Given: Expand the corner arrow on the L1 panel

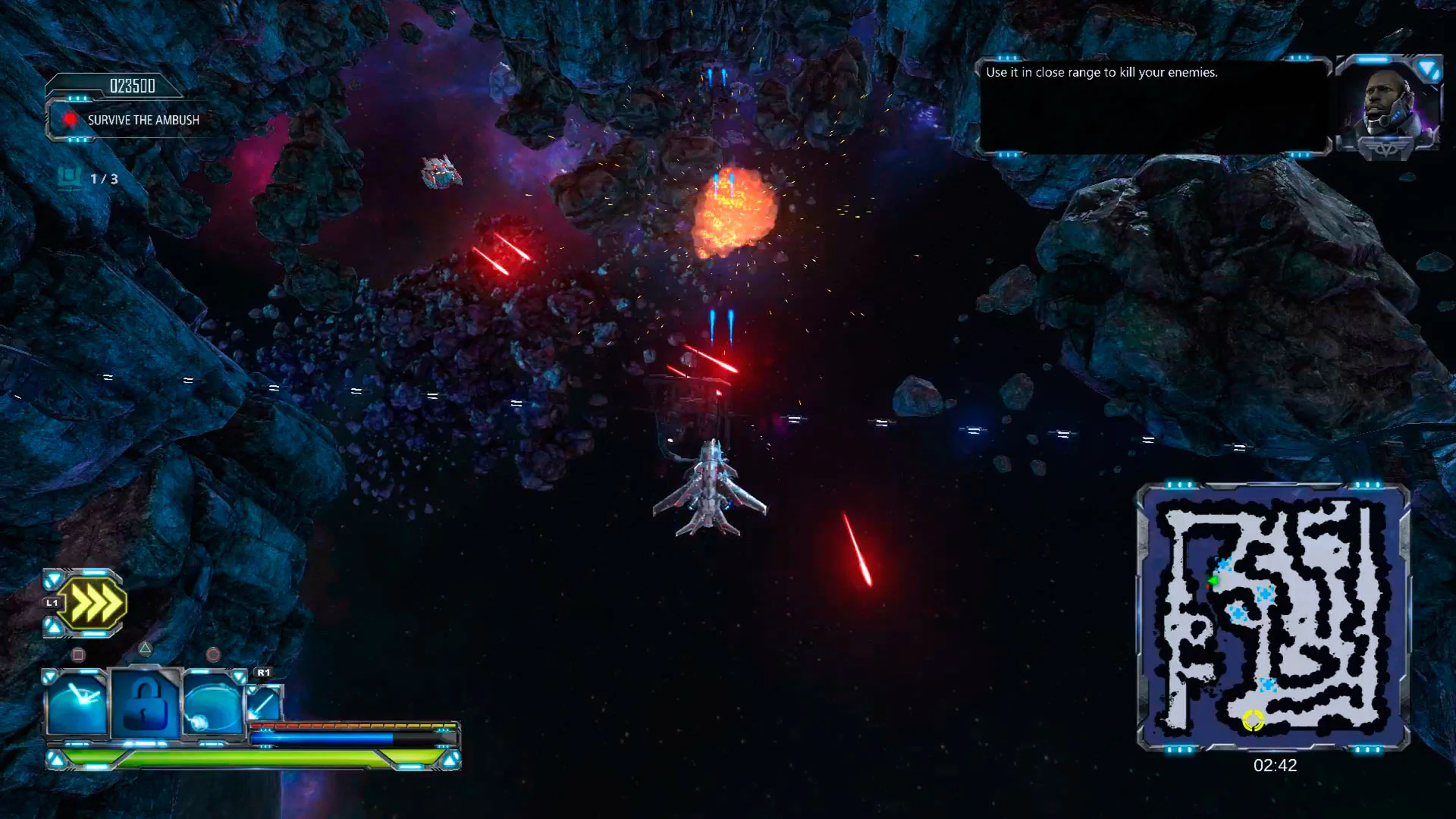Looking at the screenshot, I should (52, 580).
